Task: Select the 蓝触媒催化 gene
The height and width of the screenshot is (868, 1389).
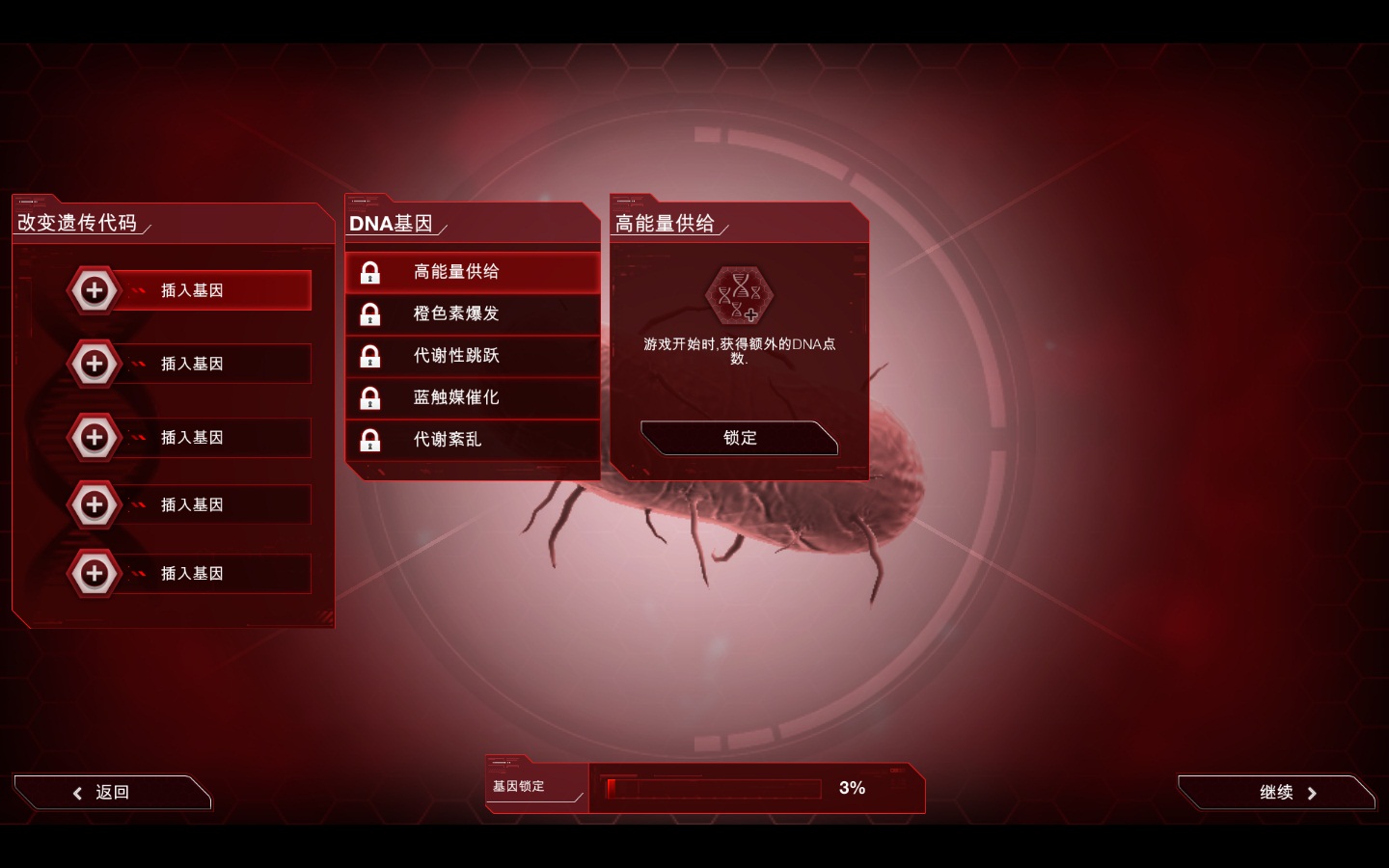Action: (473, 397)
